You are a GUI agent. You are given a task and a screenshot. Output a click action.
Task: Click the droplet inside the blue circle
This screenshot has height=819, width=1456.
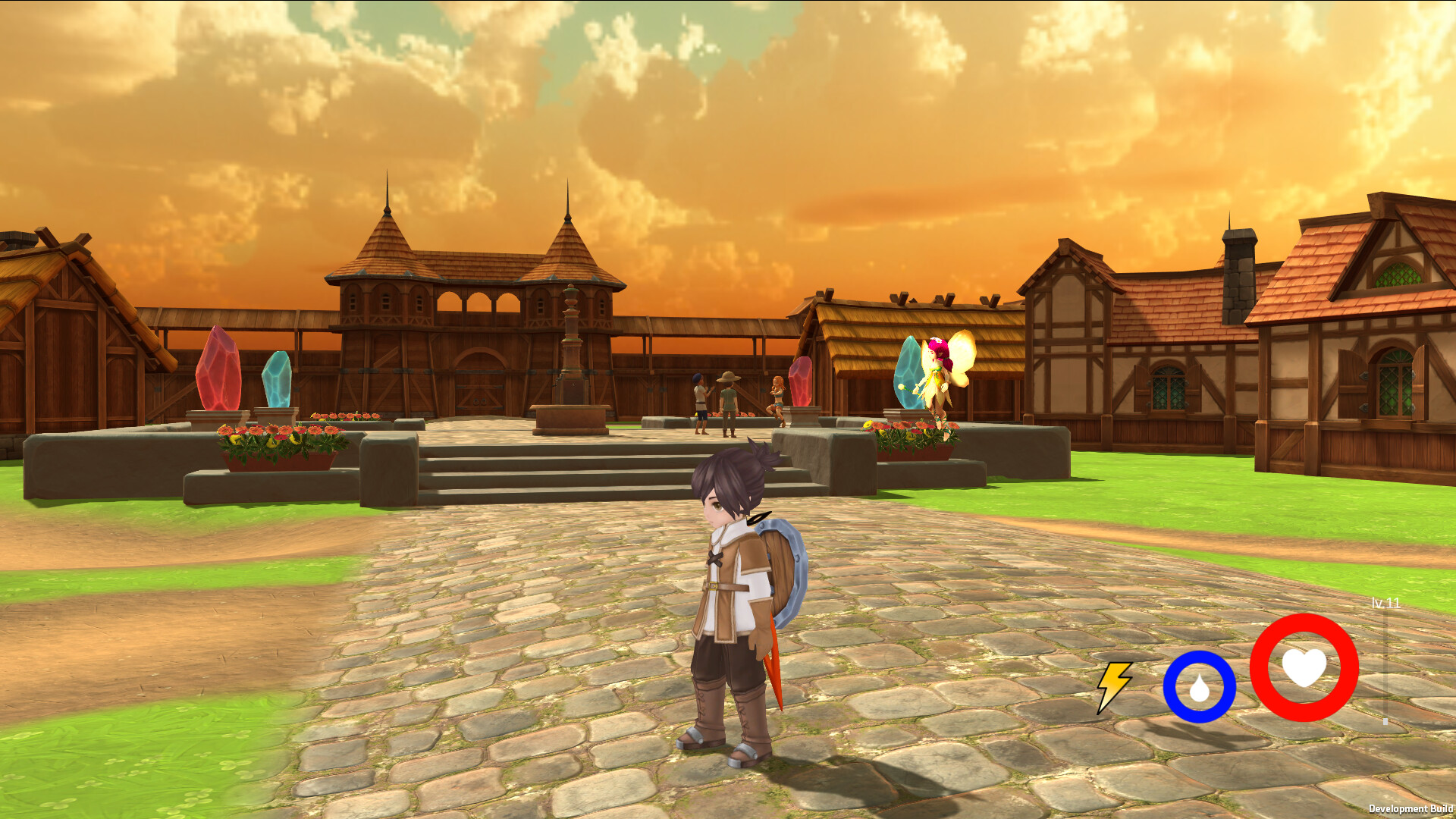coord(1201,689)
